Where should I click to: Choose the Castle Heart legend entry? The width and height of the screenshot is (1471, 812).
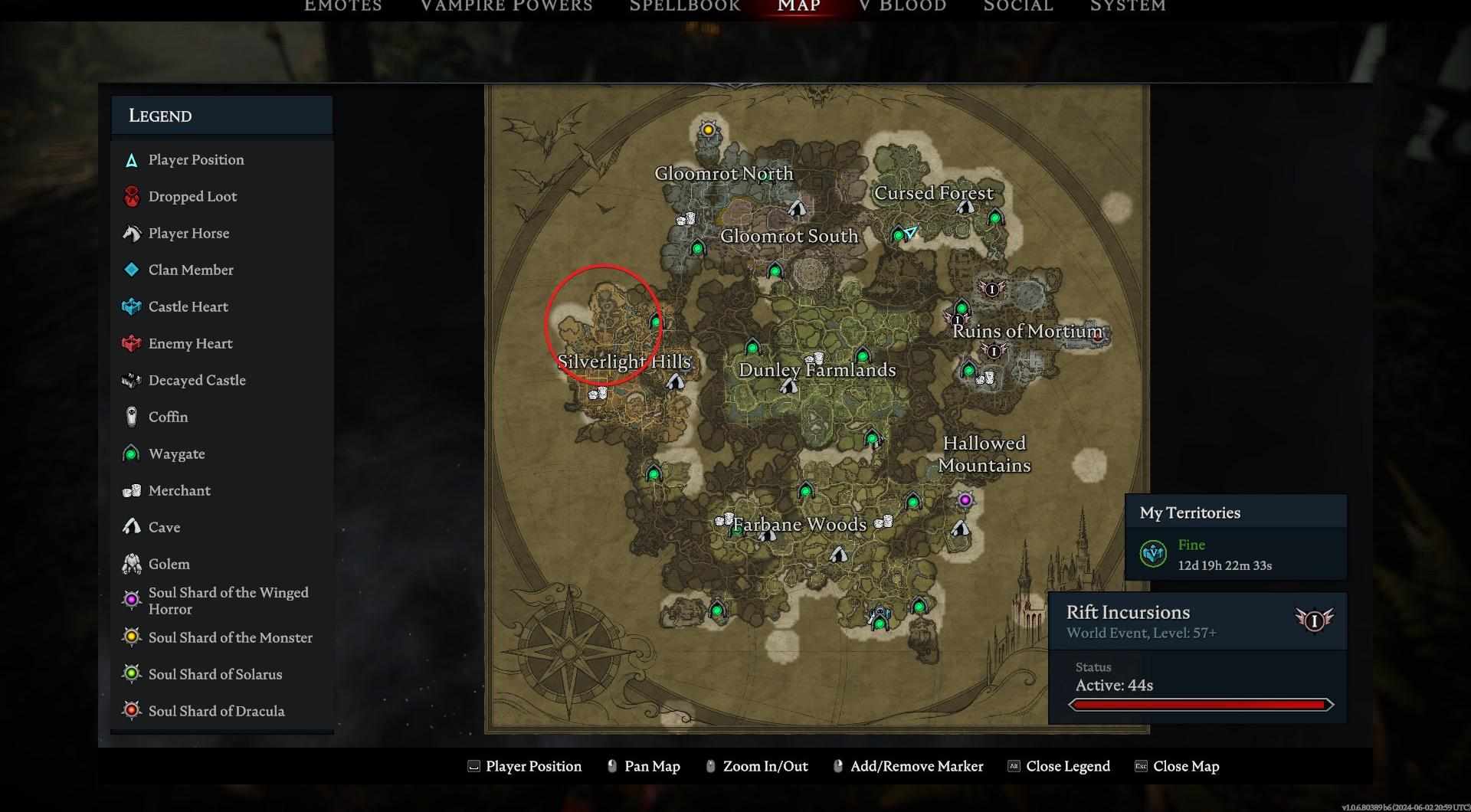pos(188,306)
